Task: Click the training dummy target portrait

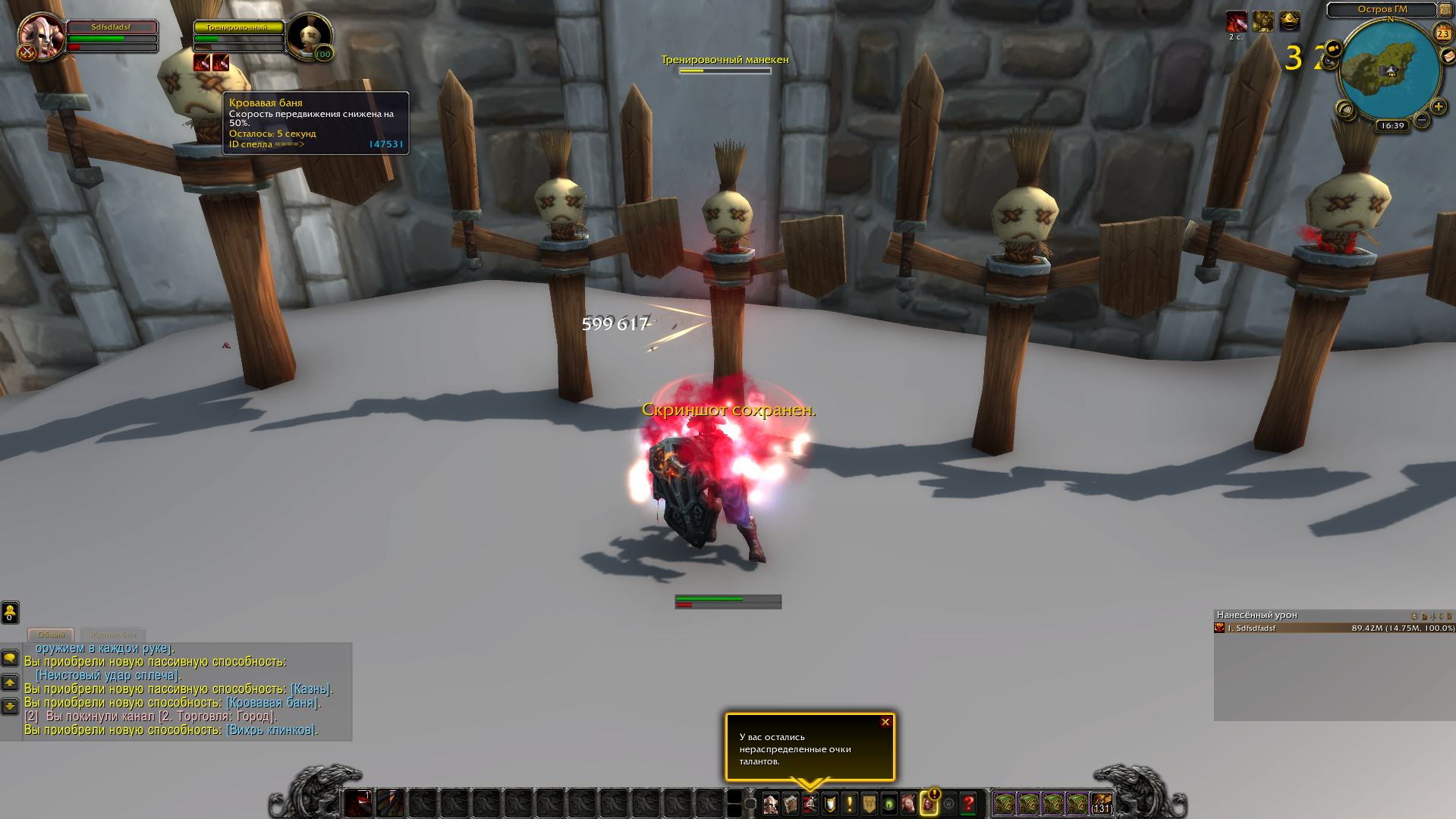Action: click(310, 36)
